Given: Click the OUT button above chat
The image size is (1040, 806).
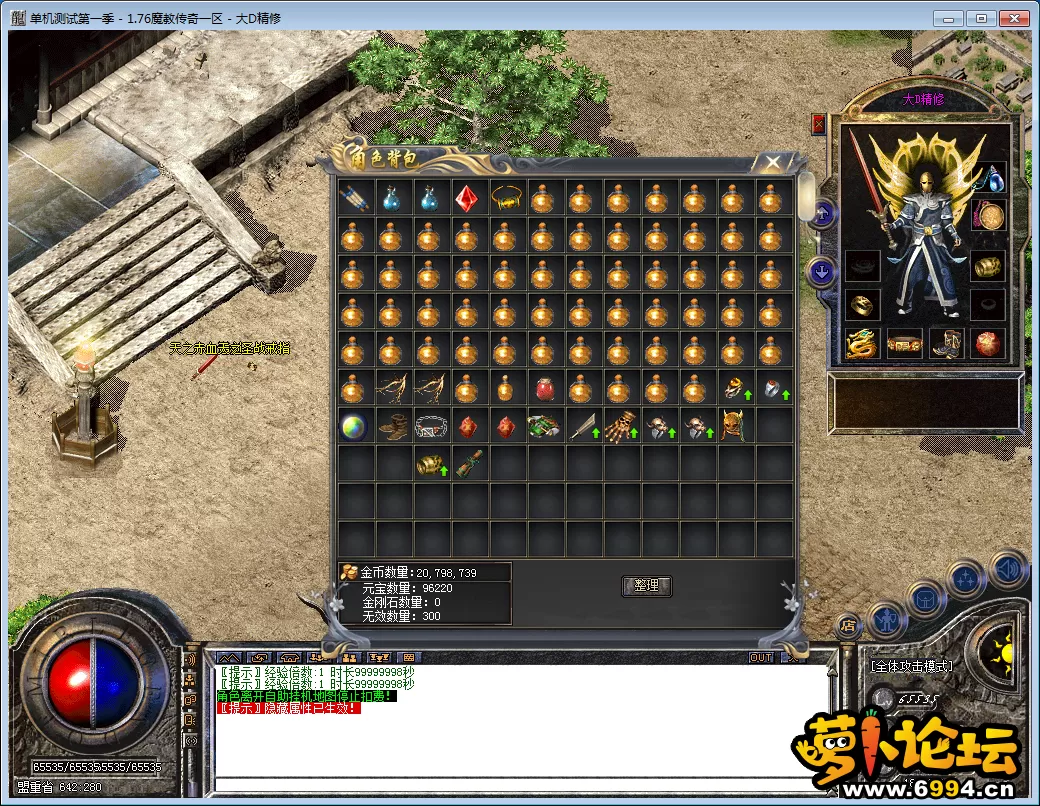Looking at the screenshot, I should click(x=761, y=657).
